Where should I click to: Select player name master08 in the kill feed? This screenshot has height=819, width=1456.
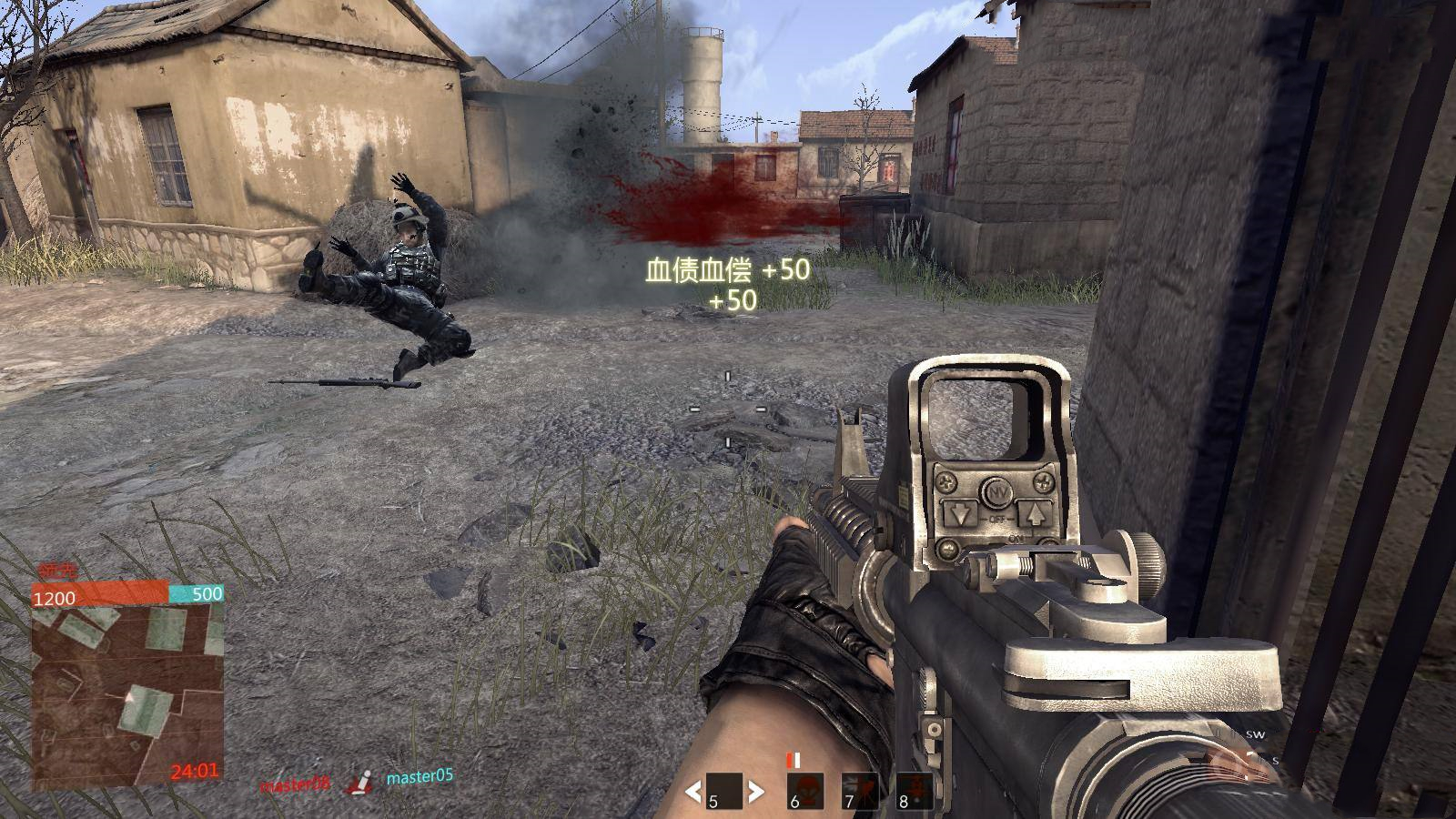click(294, 784)
